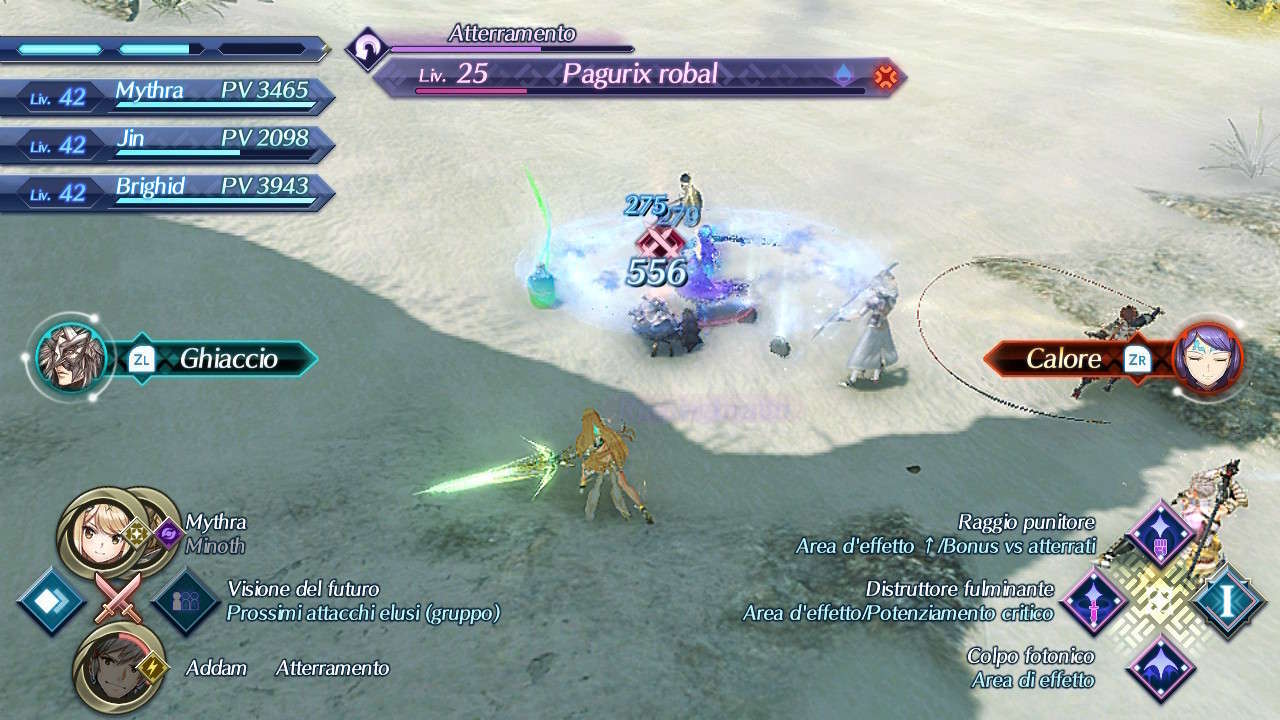Use the Distruttore fulminante art

[1095, 600]
